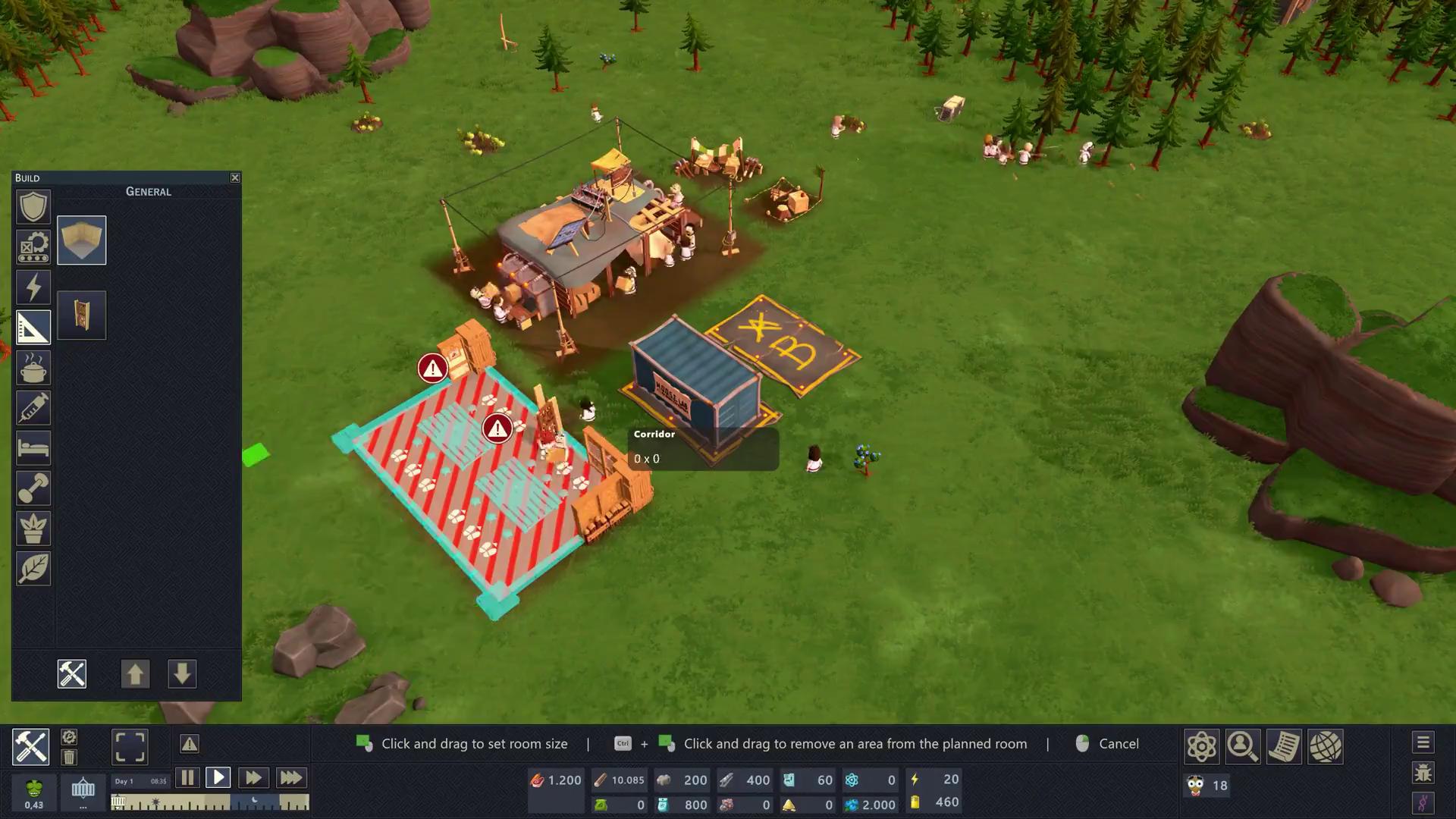
Task: Close the Build panel
Action: (x=235, y=177)
